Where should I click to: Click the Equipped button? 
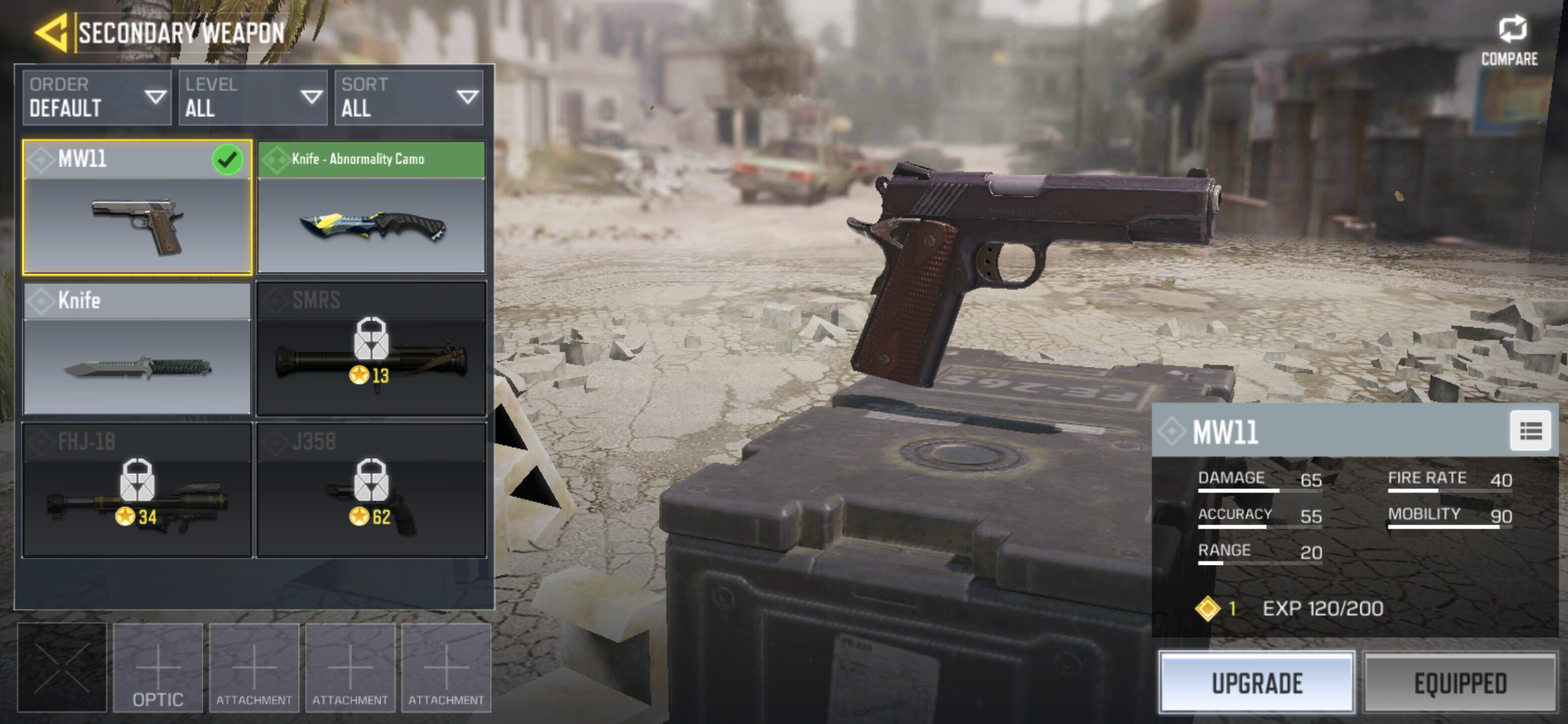[x=1460, y=682]
